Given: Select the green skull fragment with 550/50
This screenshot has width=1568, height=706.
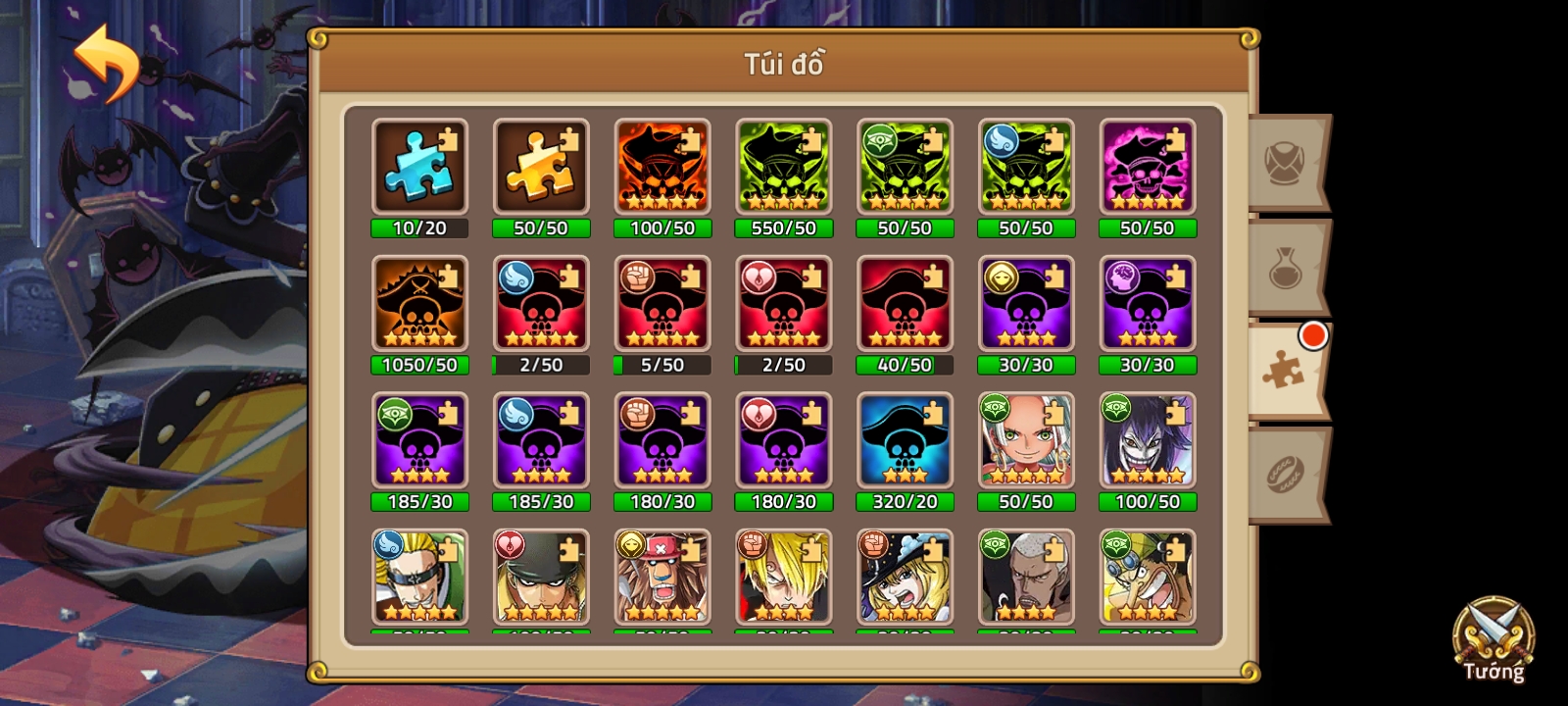Looking at the screenshot, I should (x=783, y=167).
